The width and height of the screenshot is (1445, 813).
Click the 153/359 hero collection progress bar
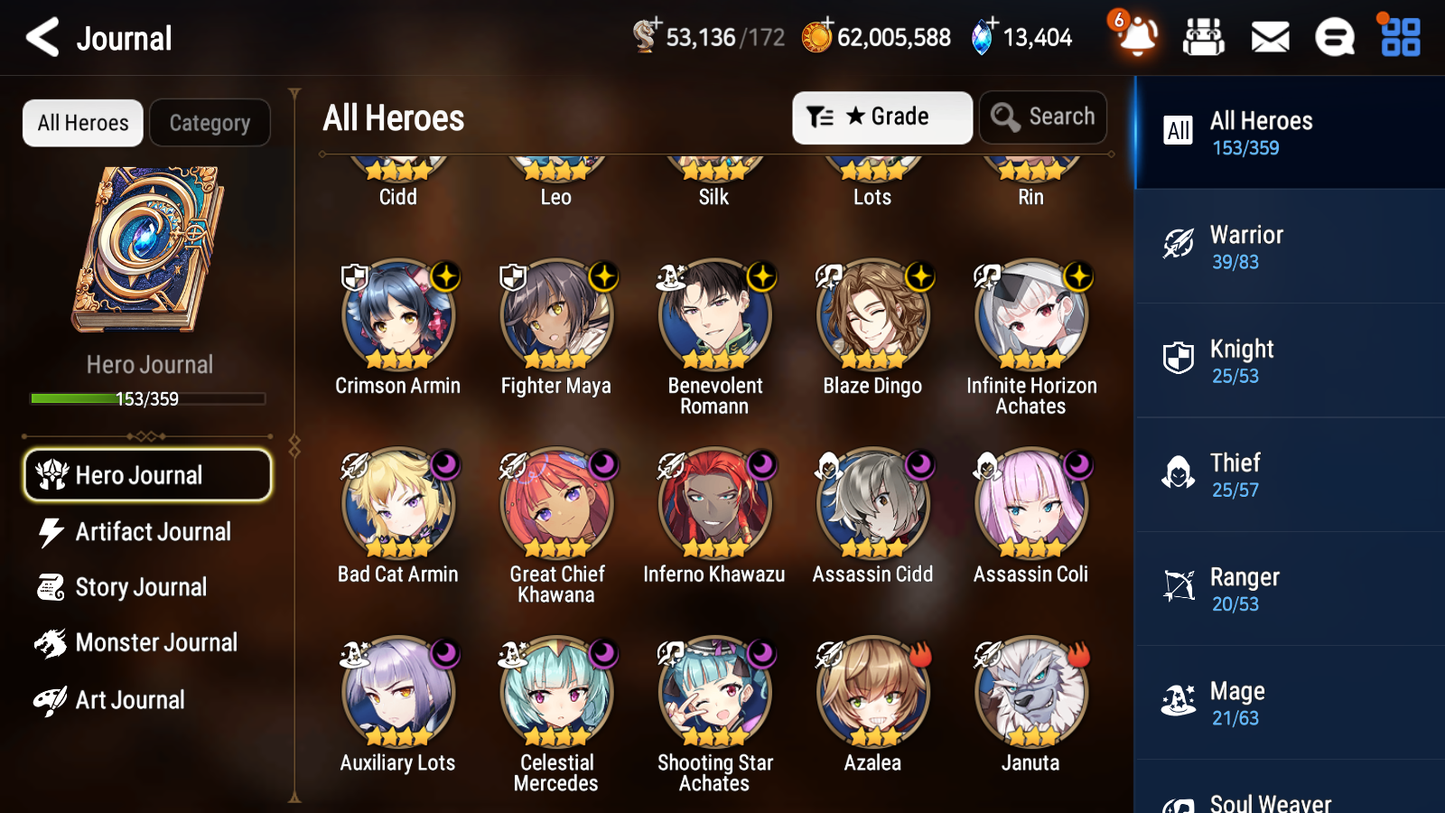point(148,397)
